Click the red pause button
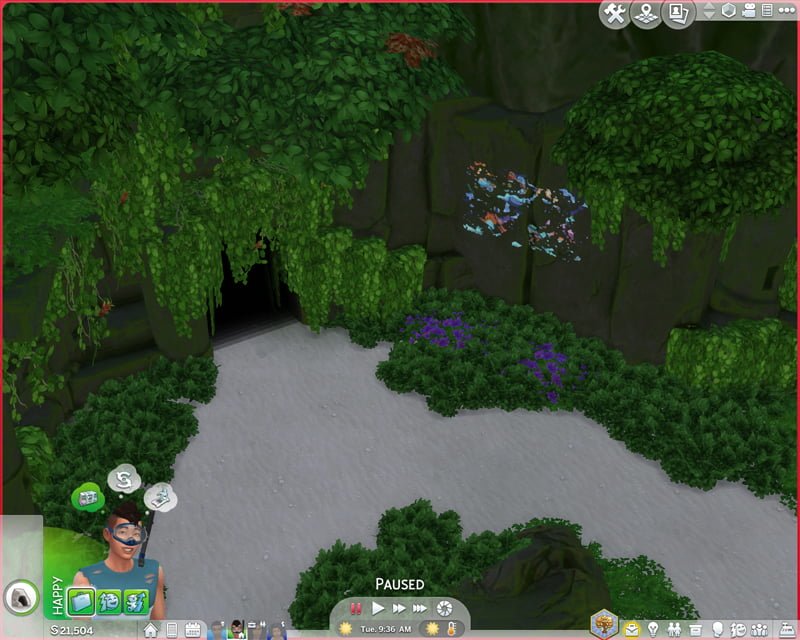The height and width of the screenshot is (640, 800). point(356,607)
